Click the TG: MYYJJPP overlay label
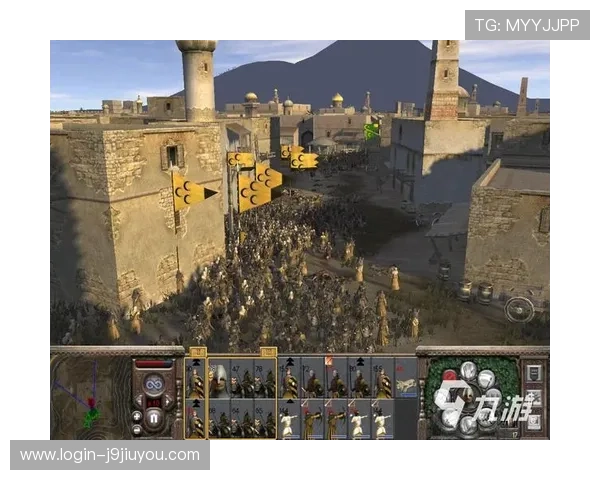 pyautogui.click(x=526, y=24)
